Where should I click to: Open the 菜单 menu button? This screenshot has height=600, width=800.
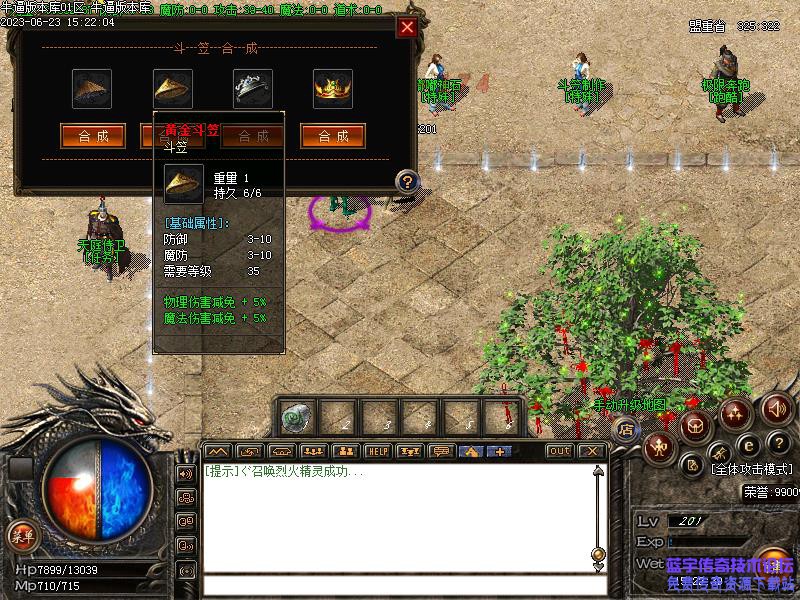tap(21, 535)
